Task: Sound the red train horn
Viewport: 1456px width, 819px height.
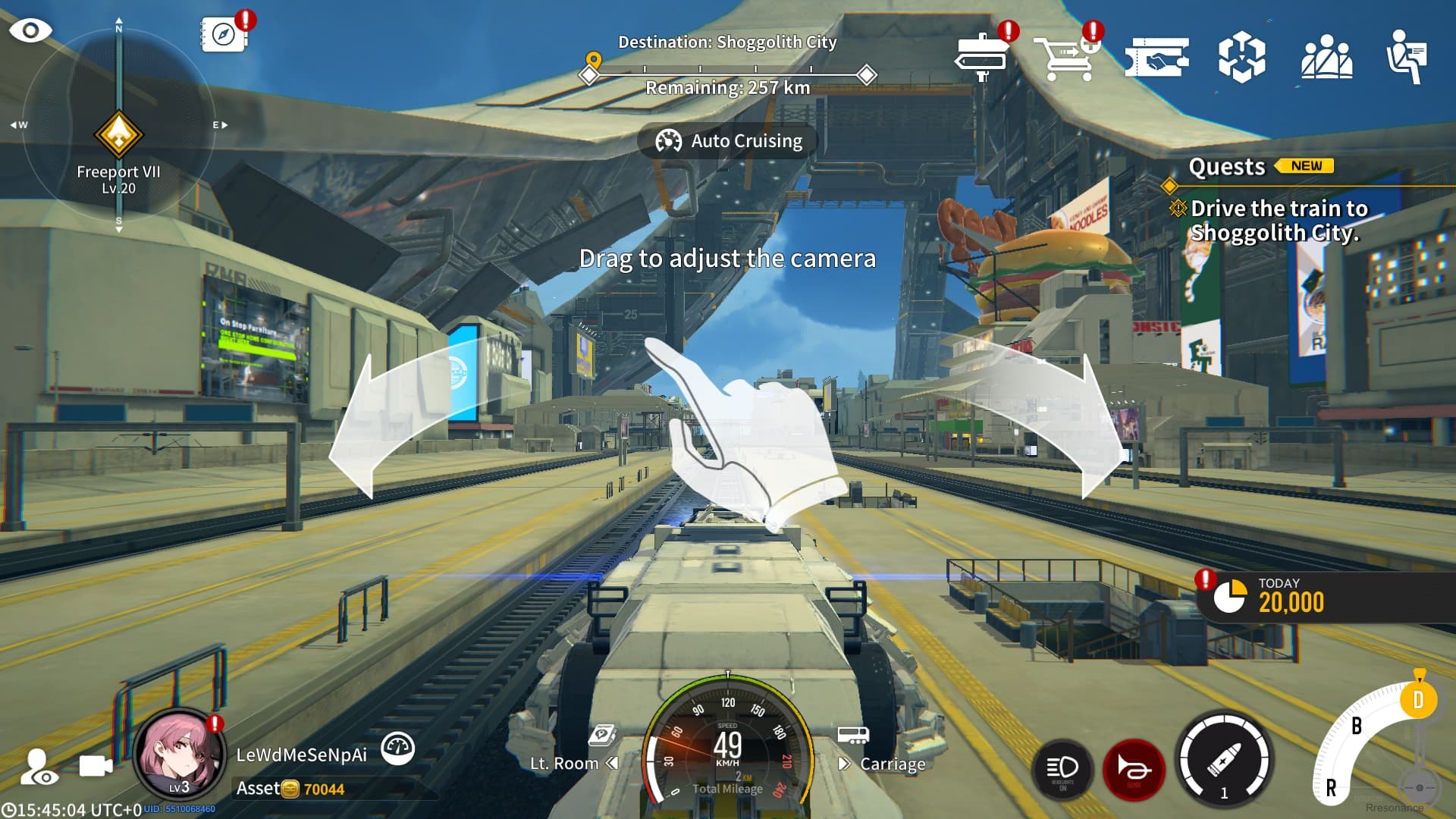Action: point(1134,770)
